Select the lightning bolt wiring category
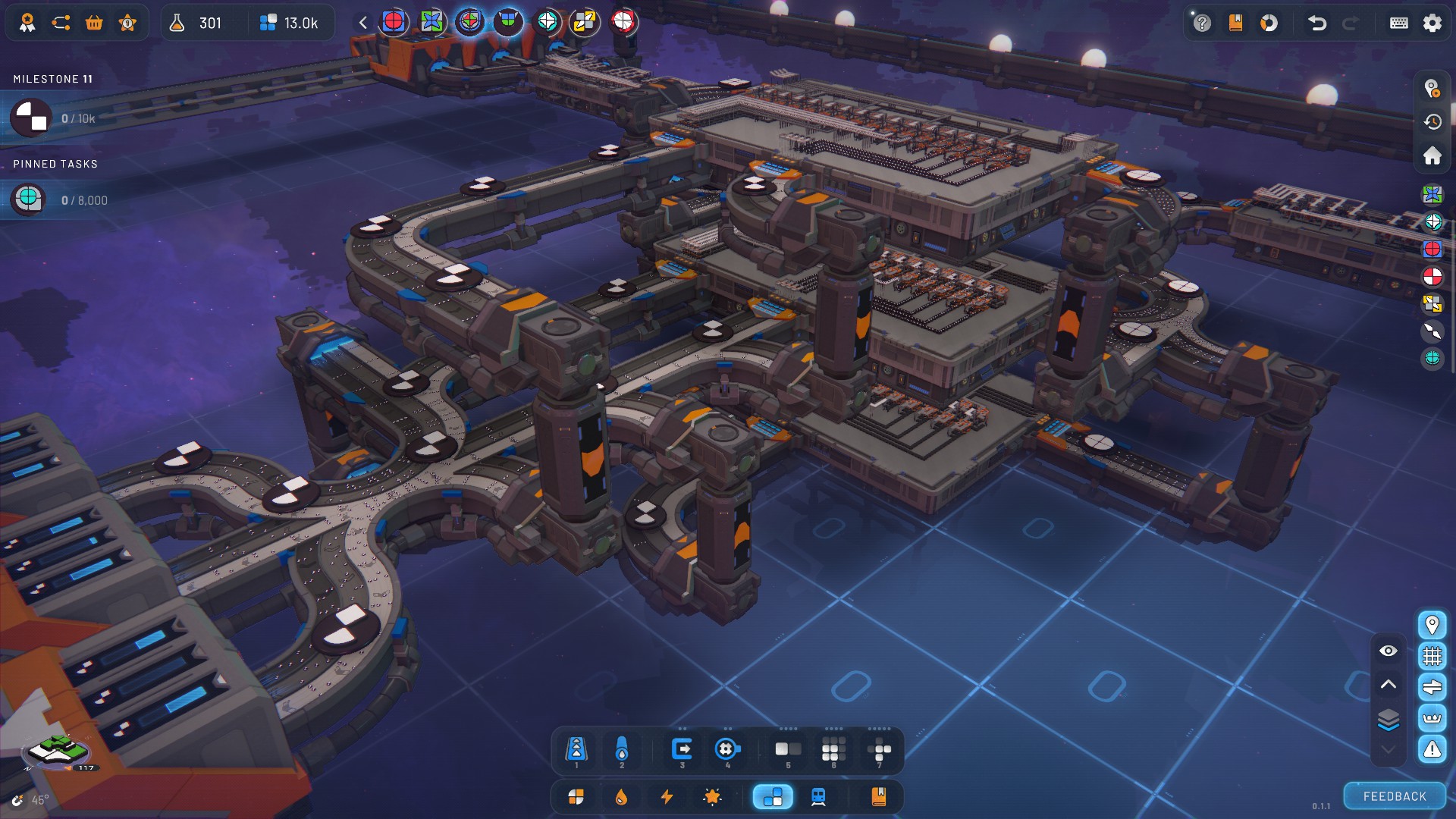Screen dimensions: 1456x819 [x=667, y=797]
